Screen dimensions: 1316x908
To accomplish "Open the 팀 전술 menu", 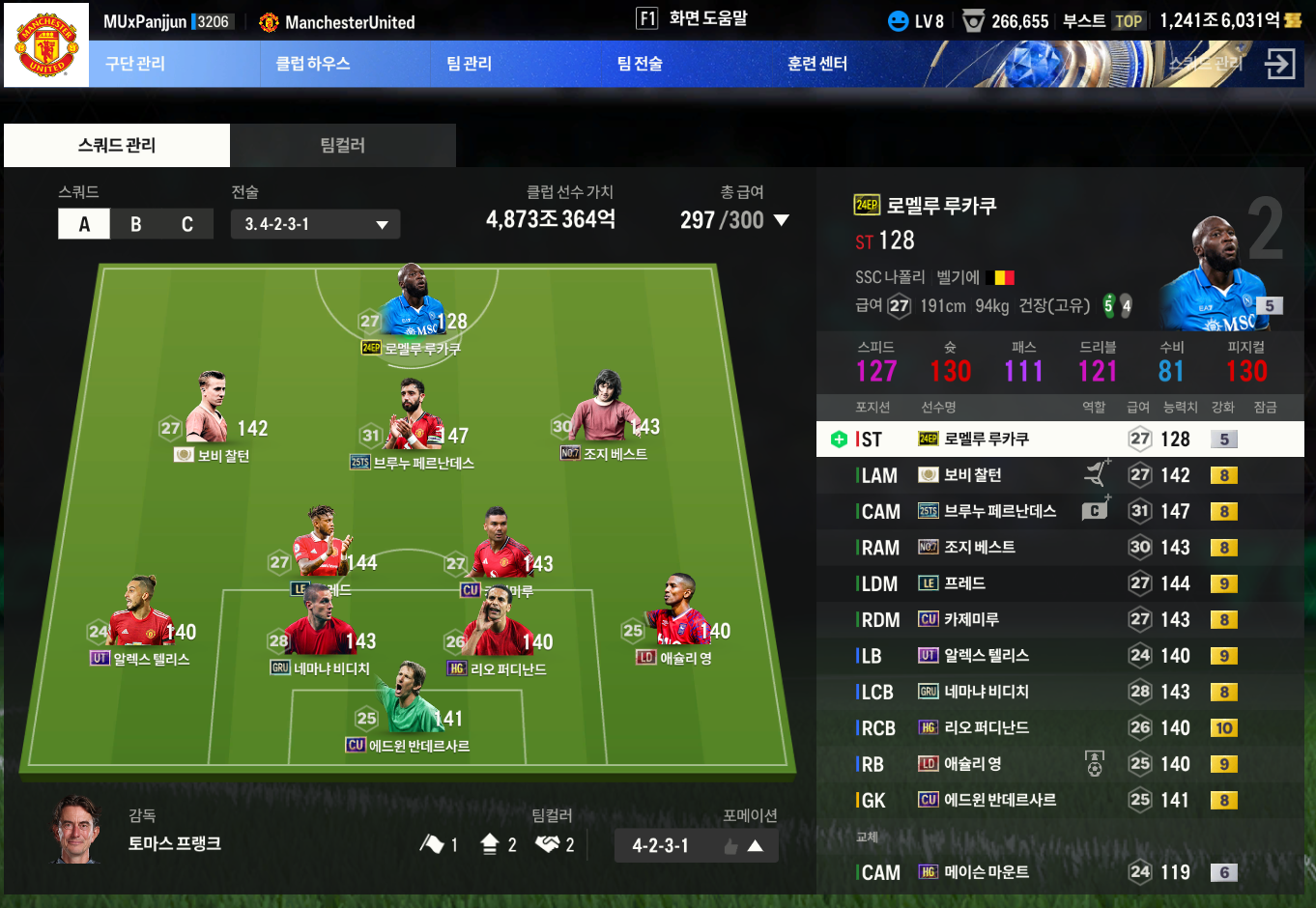I will pos(640,64).
